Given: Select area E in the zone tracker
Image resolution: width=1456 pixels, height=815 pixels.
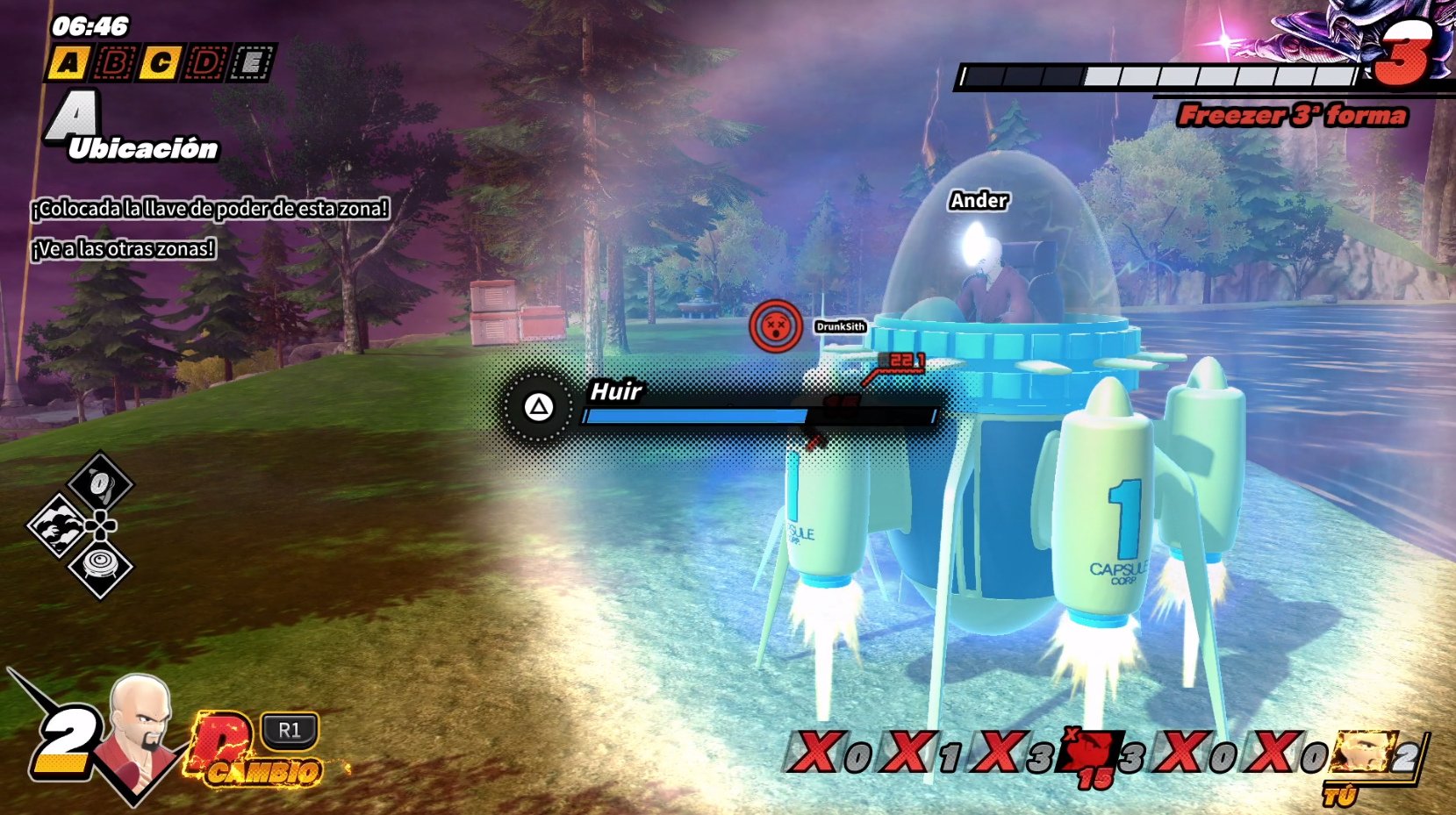Looking at the screenshot, I should 252,63.
